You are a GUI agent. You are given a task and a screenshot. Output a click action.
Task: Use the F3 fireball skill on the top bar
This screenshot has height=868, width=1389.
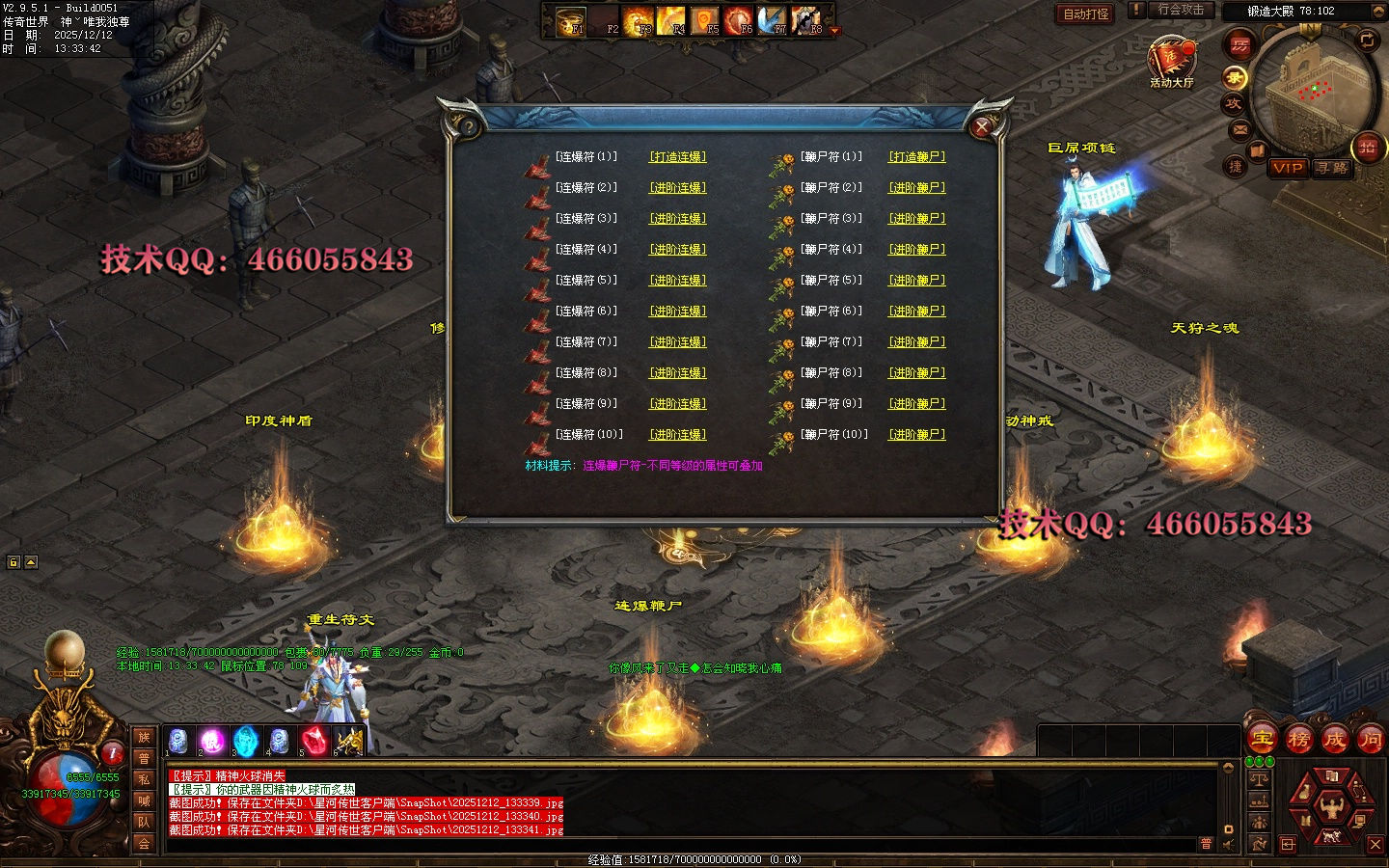[639, 21]
